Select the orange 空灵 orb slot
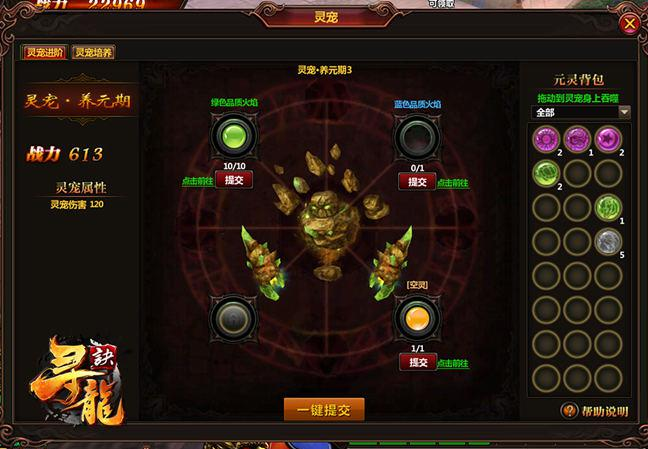648x449 pixels. [x=413, y=318]
